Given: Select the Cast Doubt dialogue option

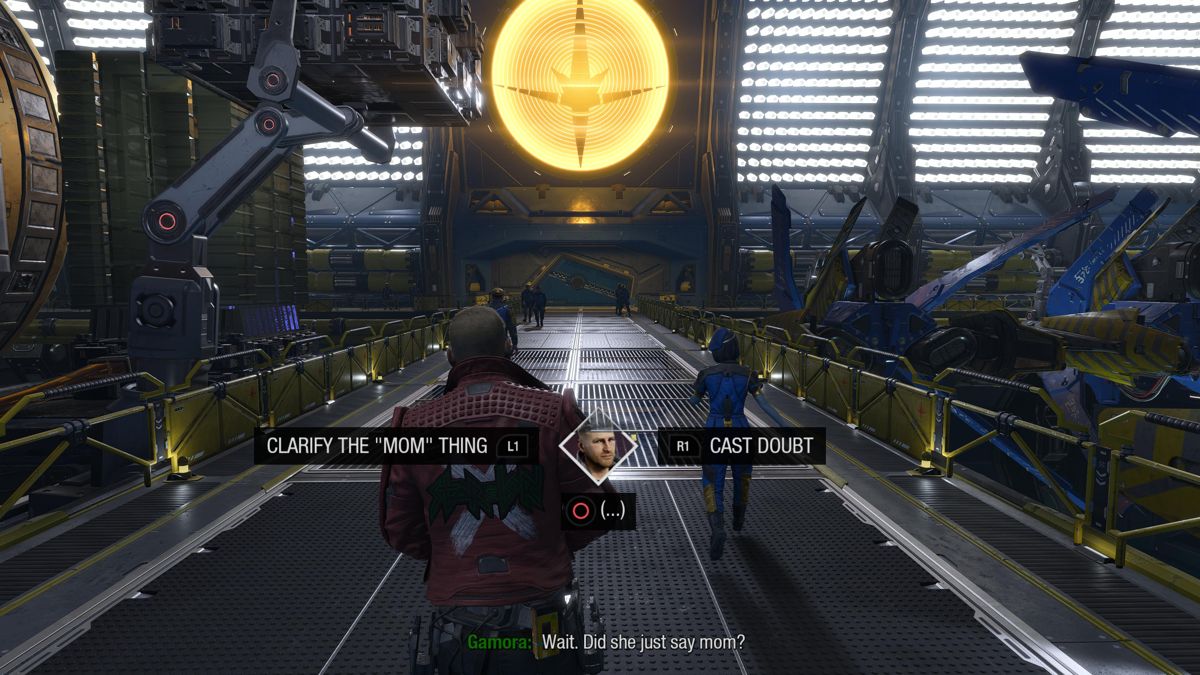Looking at the screenshot, I should coord(742,446).
